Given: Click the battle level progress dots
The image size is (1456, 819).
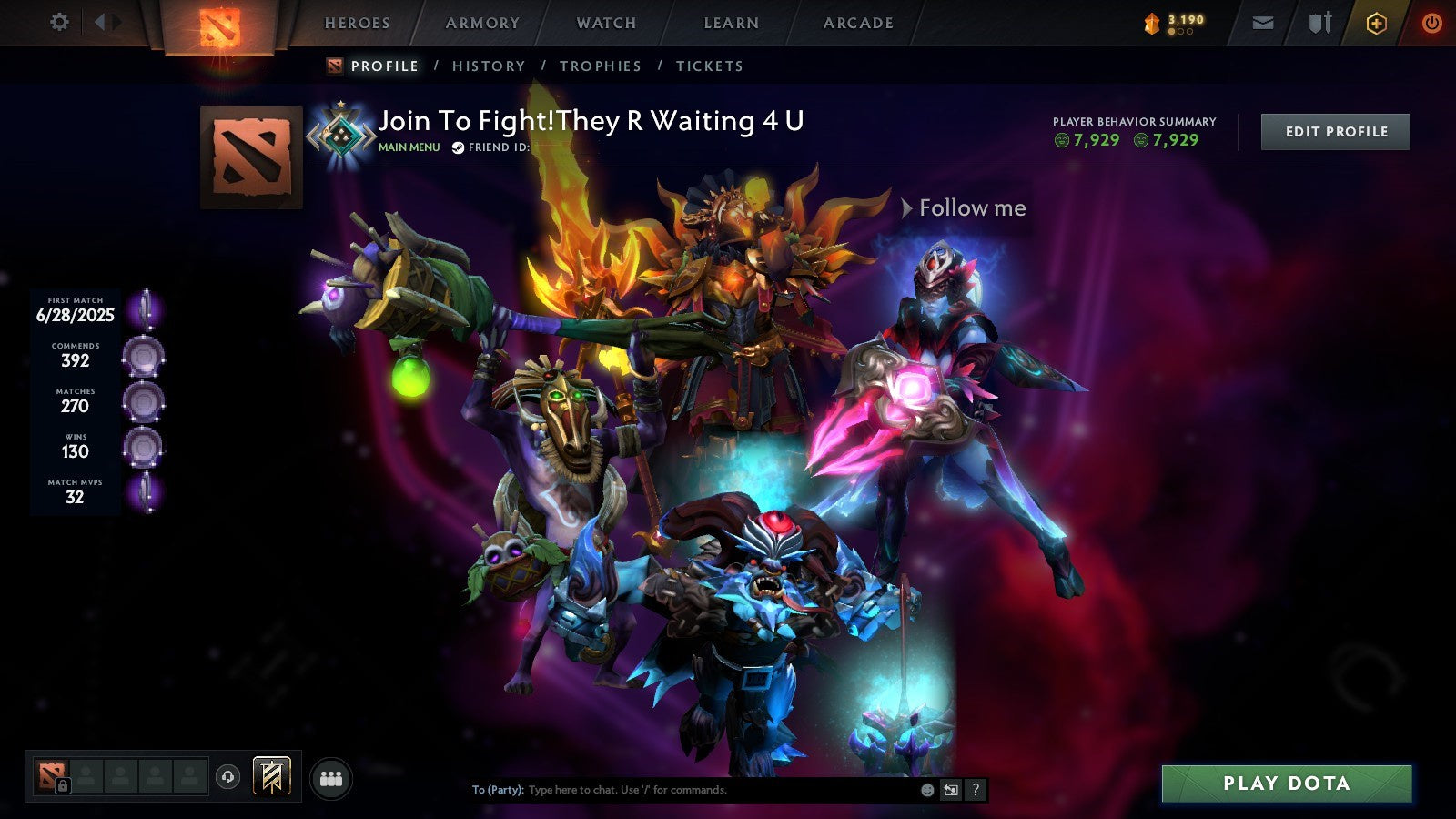Looking at the screenshot, I should 1182,31.
